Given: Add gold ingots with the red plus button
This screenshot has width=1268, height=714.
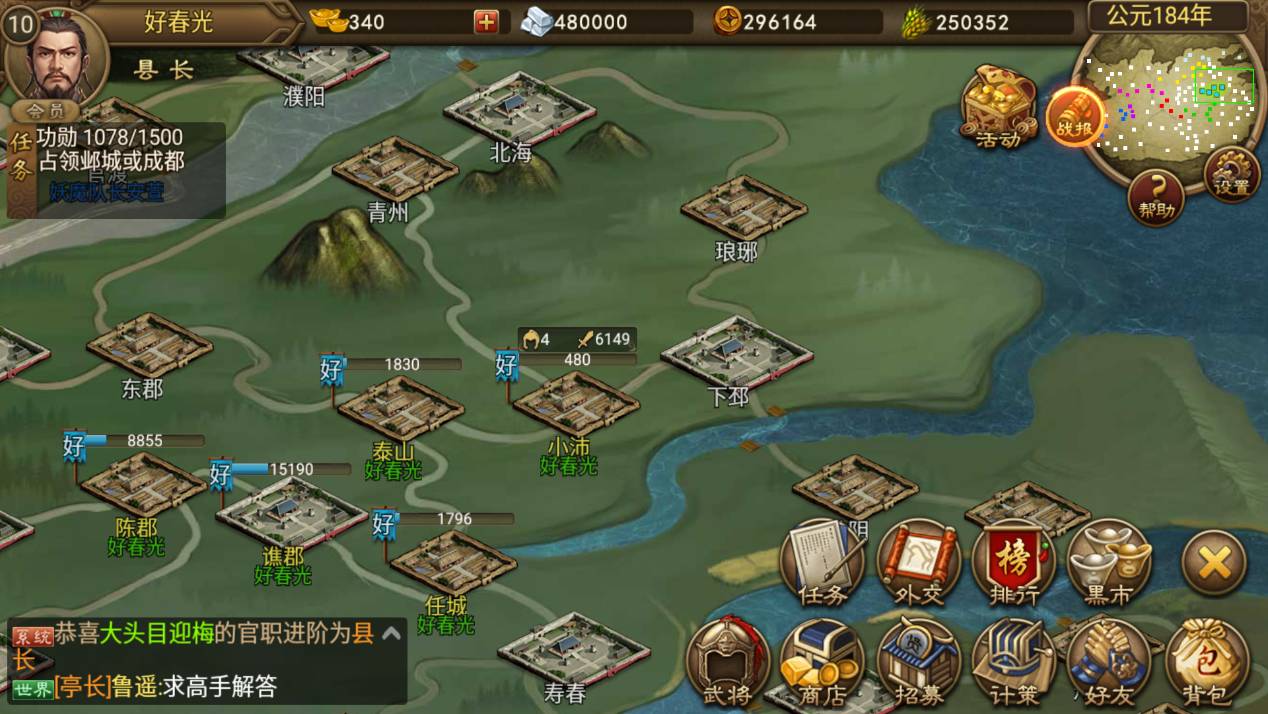Looking at the screenshot, I should 486,21.
